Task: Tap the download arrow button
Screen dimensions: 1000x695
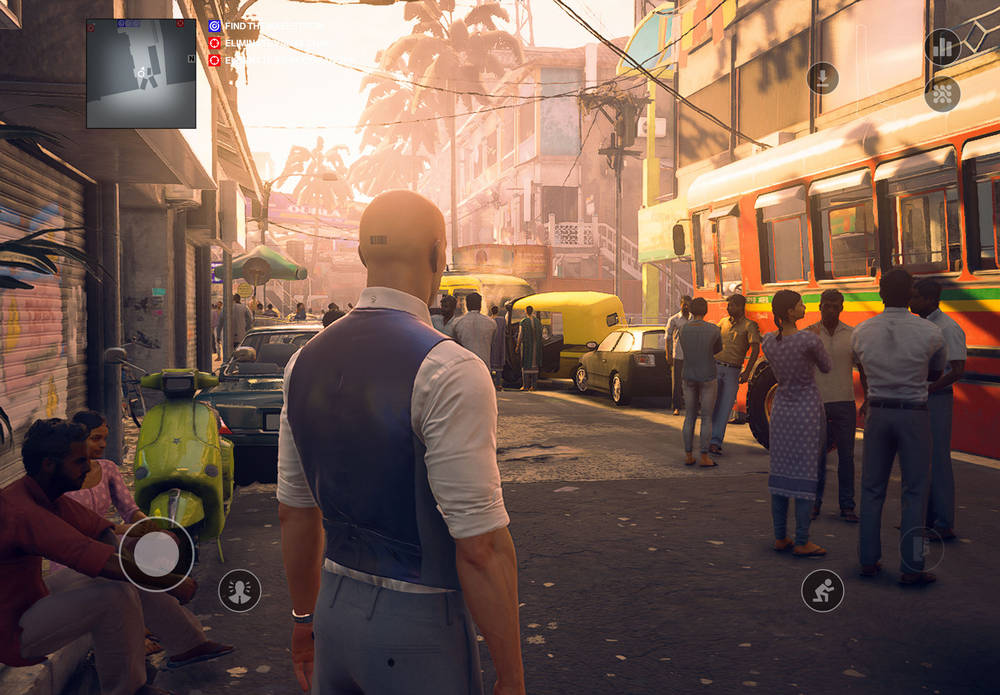Action: 823,78
